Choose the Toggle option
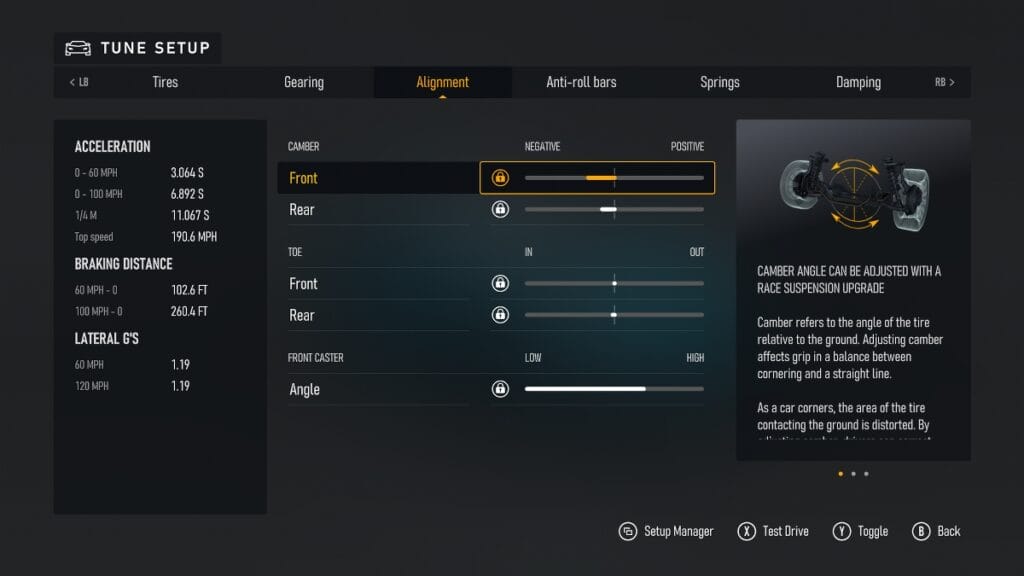This screenshot has height=576, width=1024. [x=861, y=531]
